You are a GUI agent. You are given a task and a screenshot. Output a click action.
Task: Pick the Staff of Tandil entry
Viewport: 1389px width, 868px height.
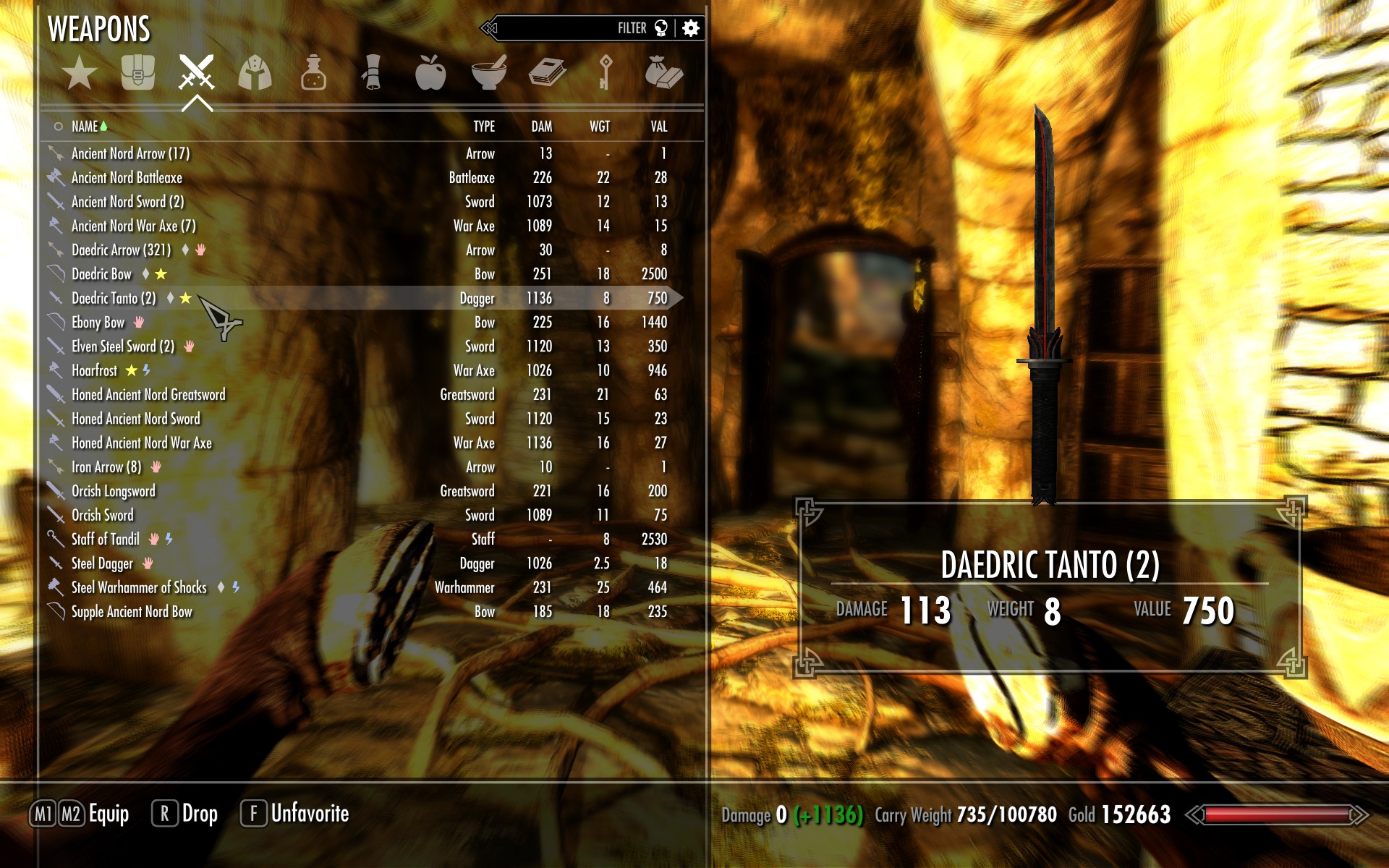coord(106,539)
